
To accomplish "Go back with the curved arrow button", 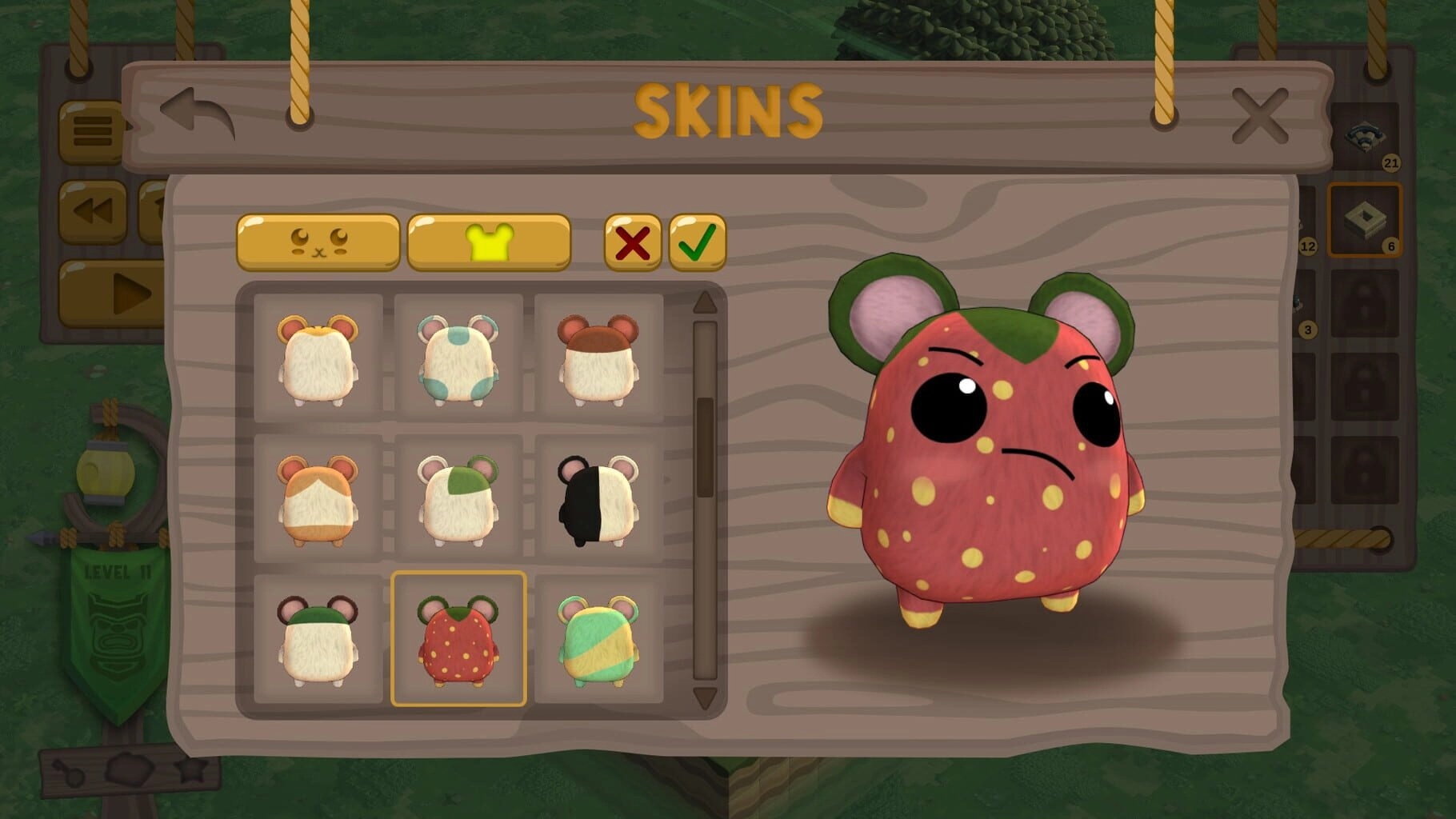I will click(197, 113).
